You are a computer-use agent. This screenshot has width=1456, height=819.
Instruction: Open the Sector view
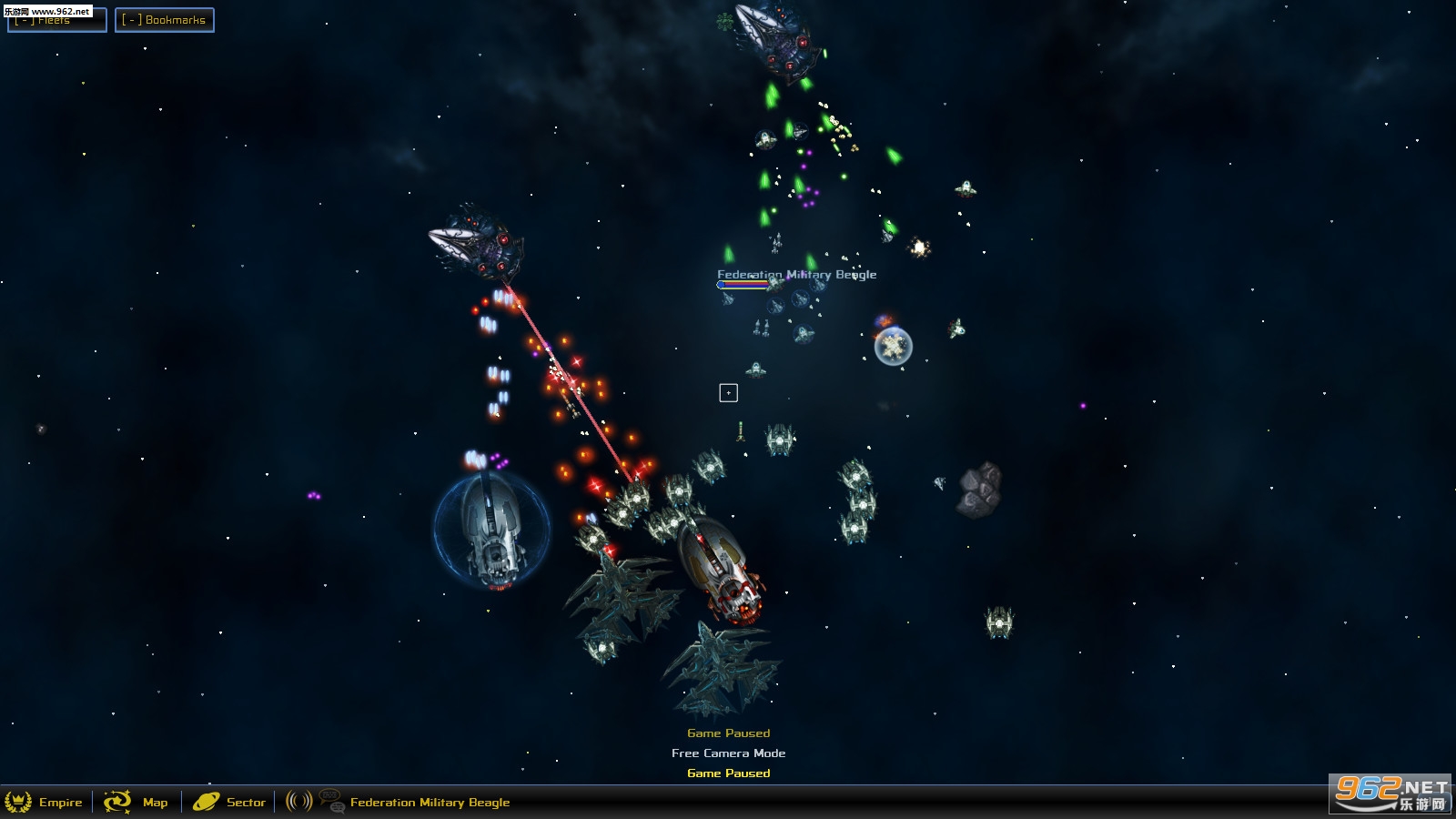click(229, 802)
